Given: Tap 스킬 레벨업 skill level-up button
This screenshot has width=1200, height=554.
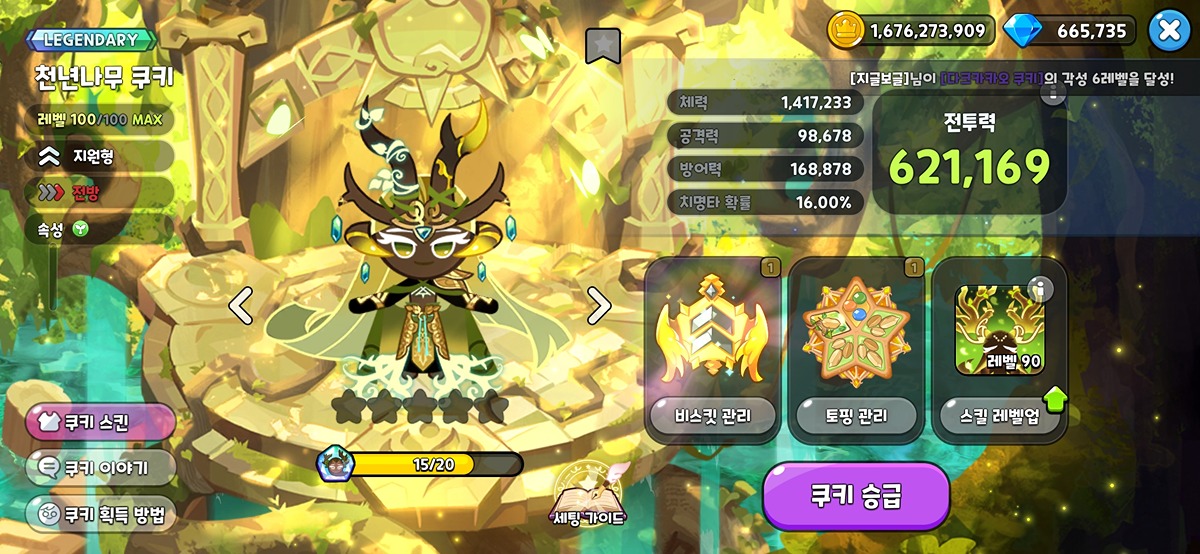Looking at the screenshot, I should coord(999,415).
